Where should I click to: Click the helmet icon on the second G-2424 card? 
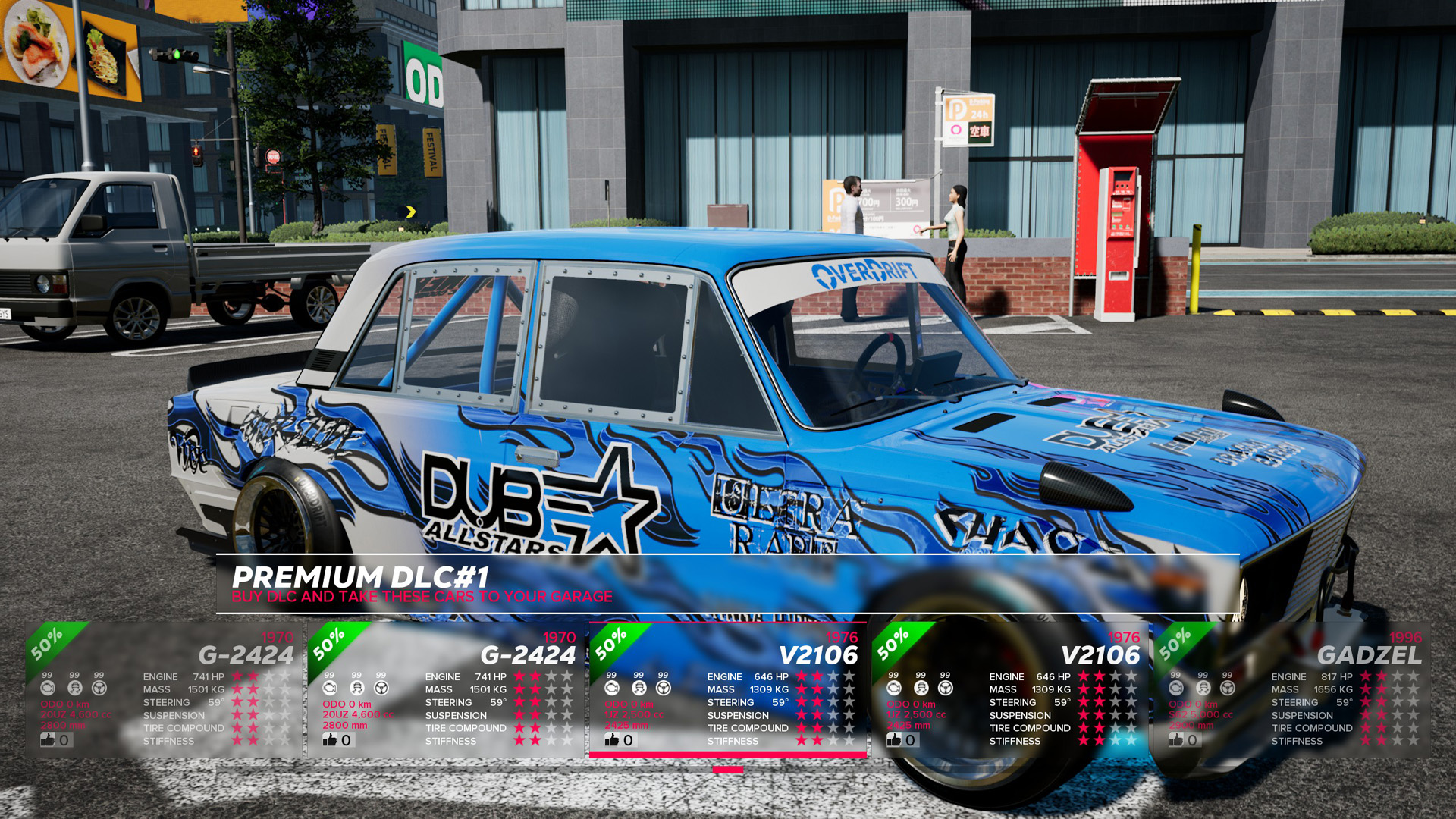[x=356, y=689]
